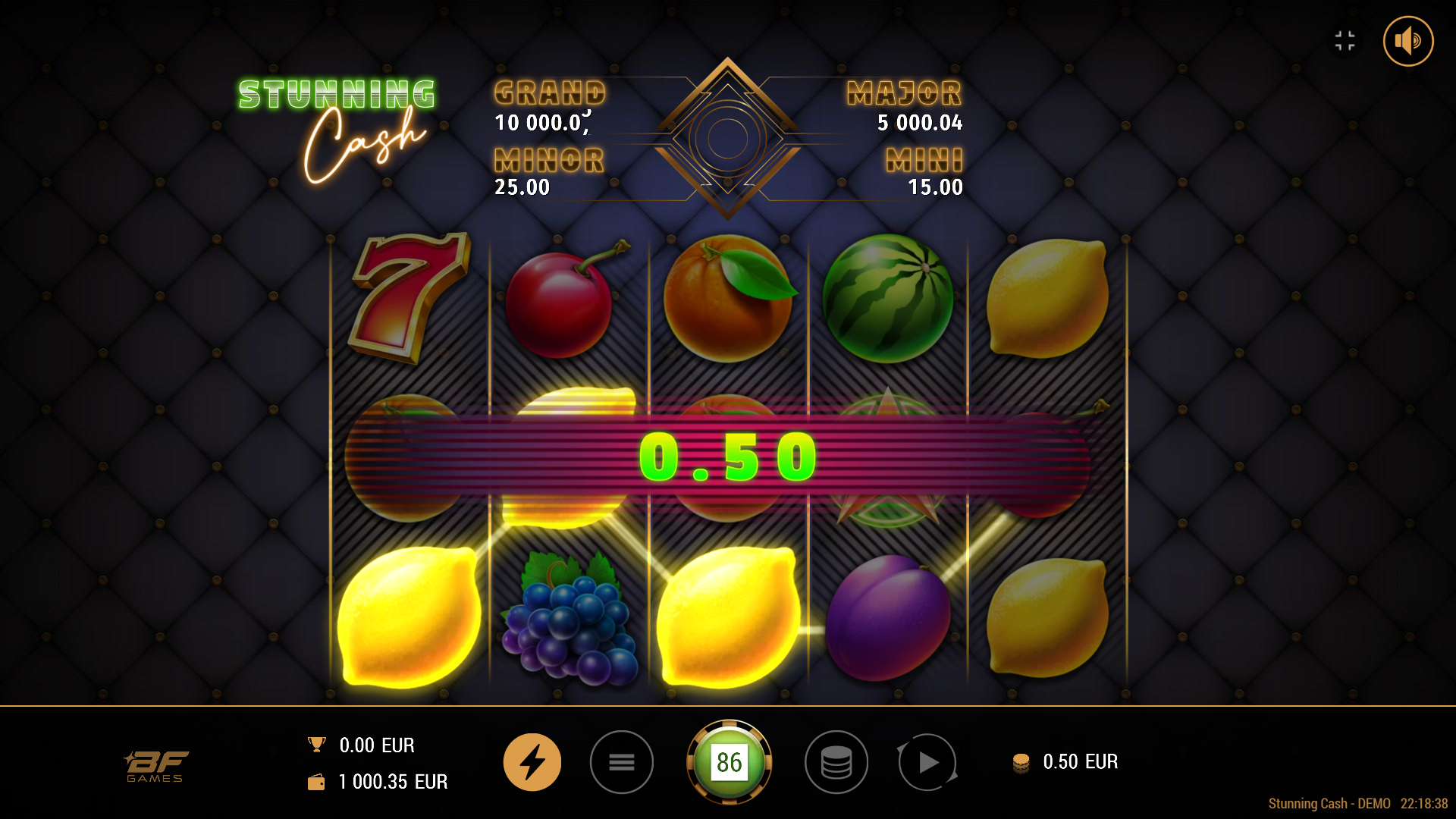Toggle the sound speaker button
The image size is (1456, 819).
click(1407, 41)
